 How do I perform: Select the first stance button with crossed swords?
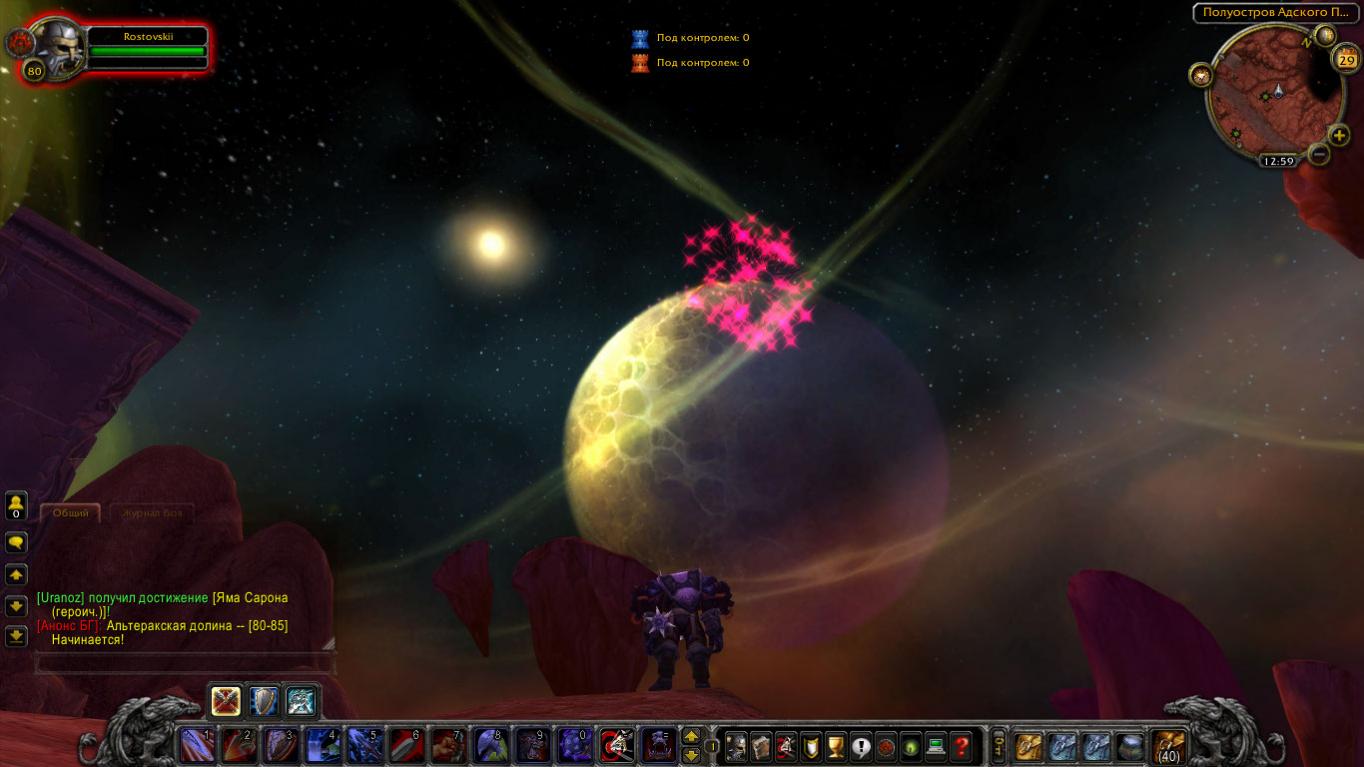(x=226, y=701)
